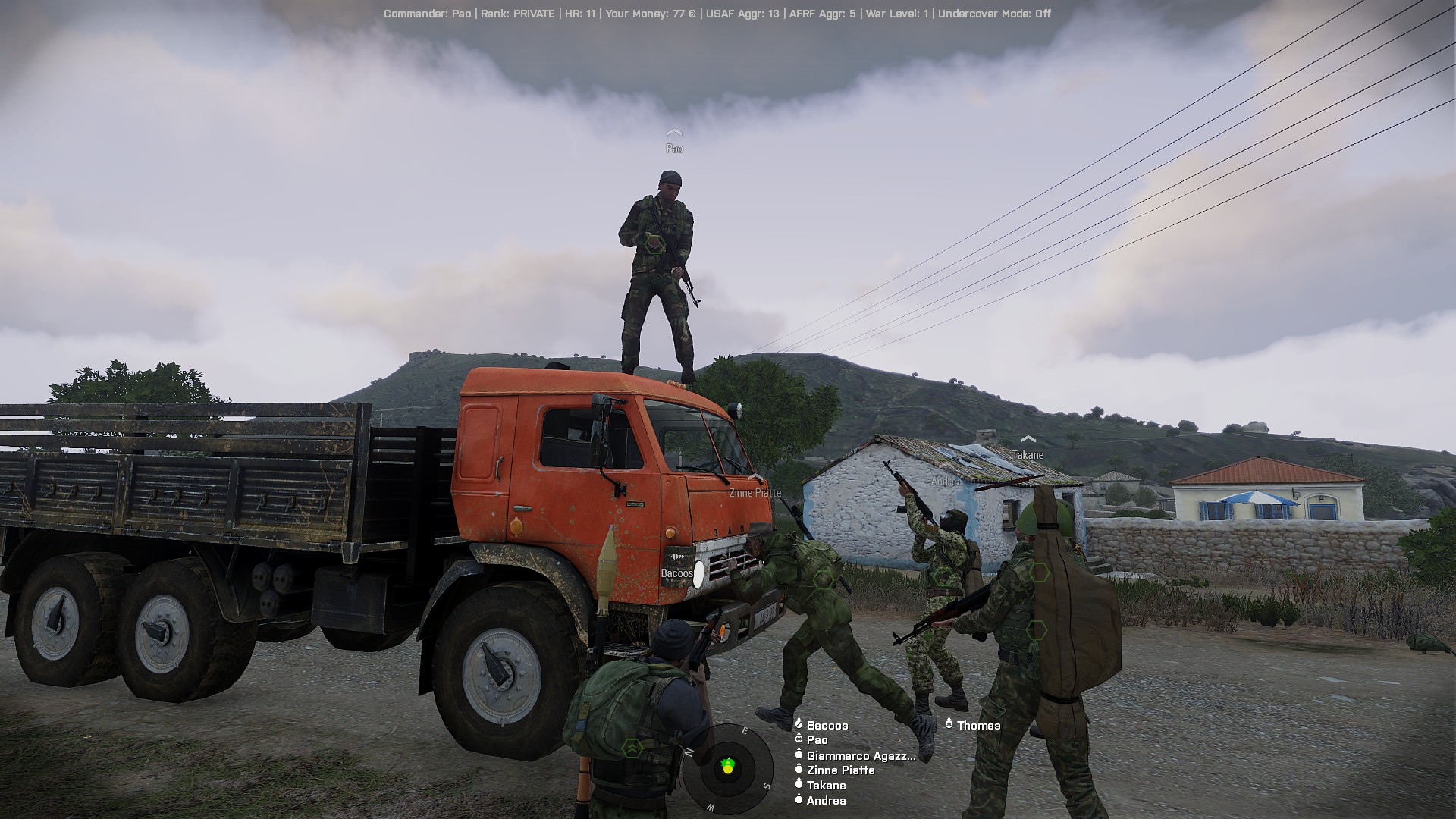Choose Thomas in the squad list
Screen dimensions: 1456x819
pos(978,726)
